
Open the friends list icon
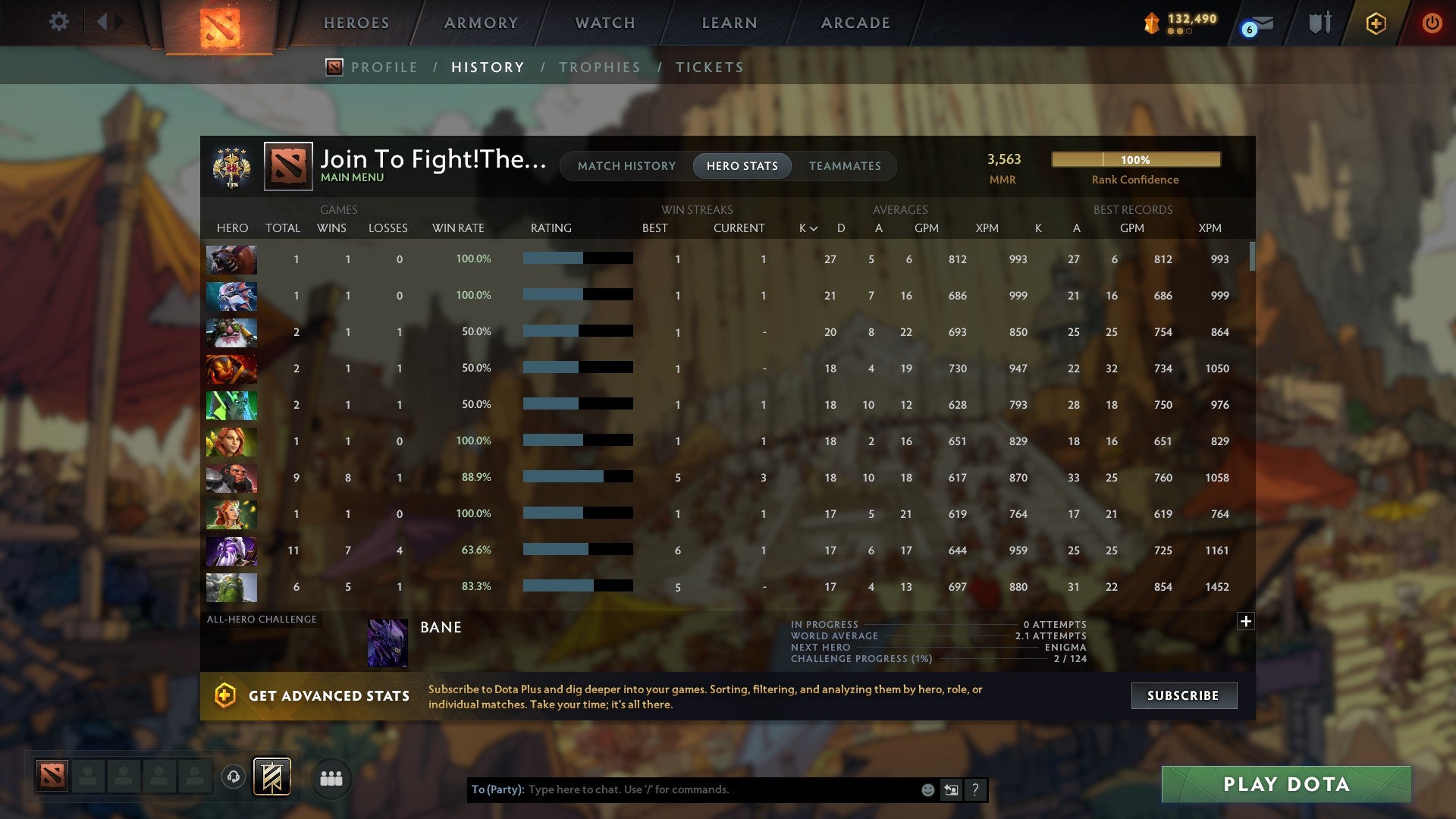click(x=330, y=777)
